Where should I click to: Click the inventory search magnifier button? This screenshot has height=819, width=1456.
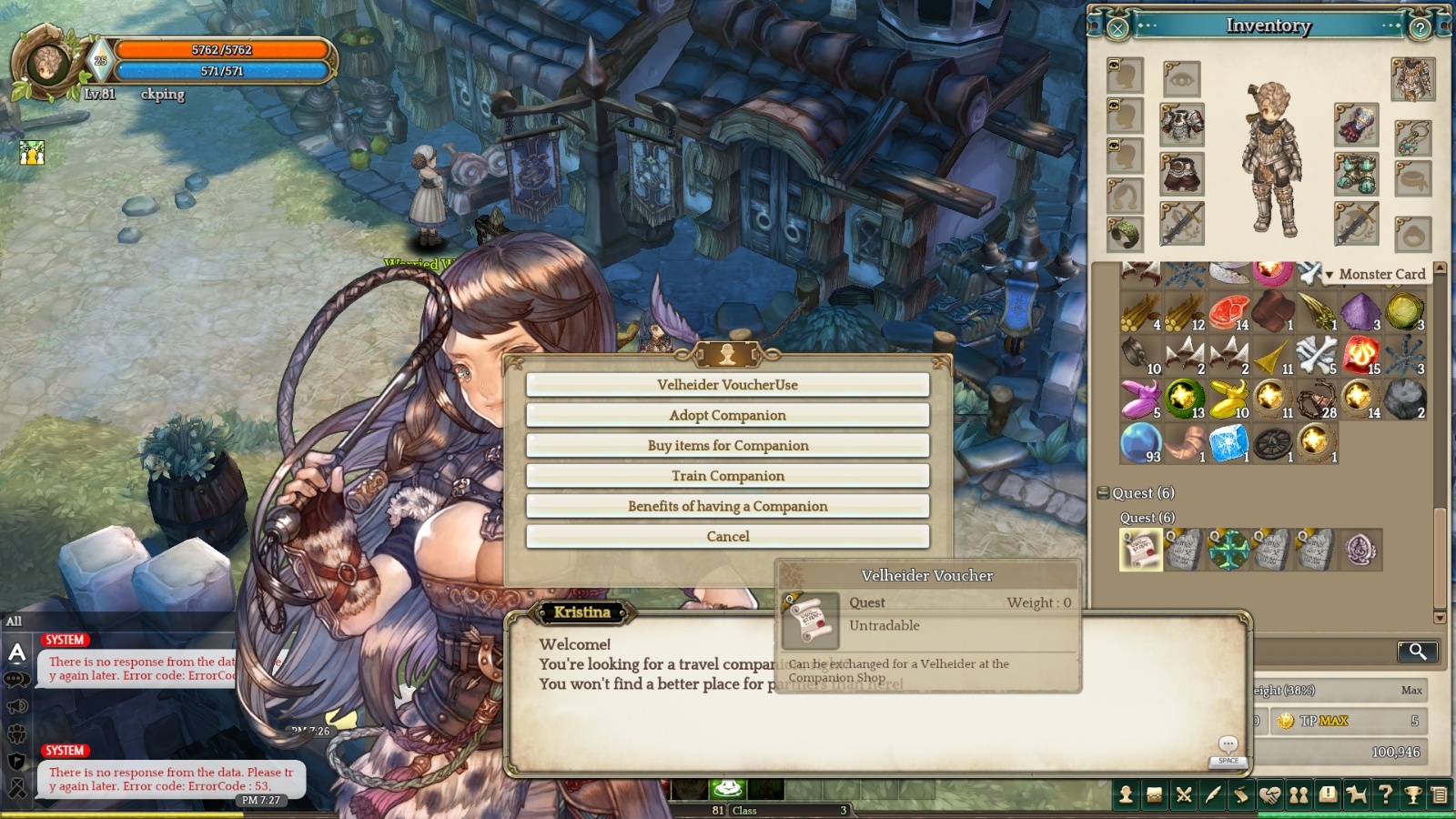pos(1418,651)
